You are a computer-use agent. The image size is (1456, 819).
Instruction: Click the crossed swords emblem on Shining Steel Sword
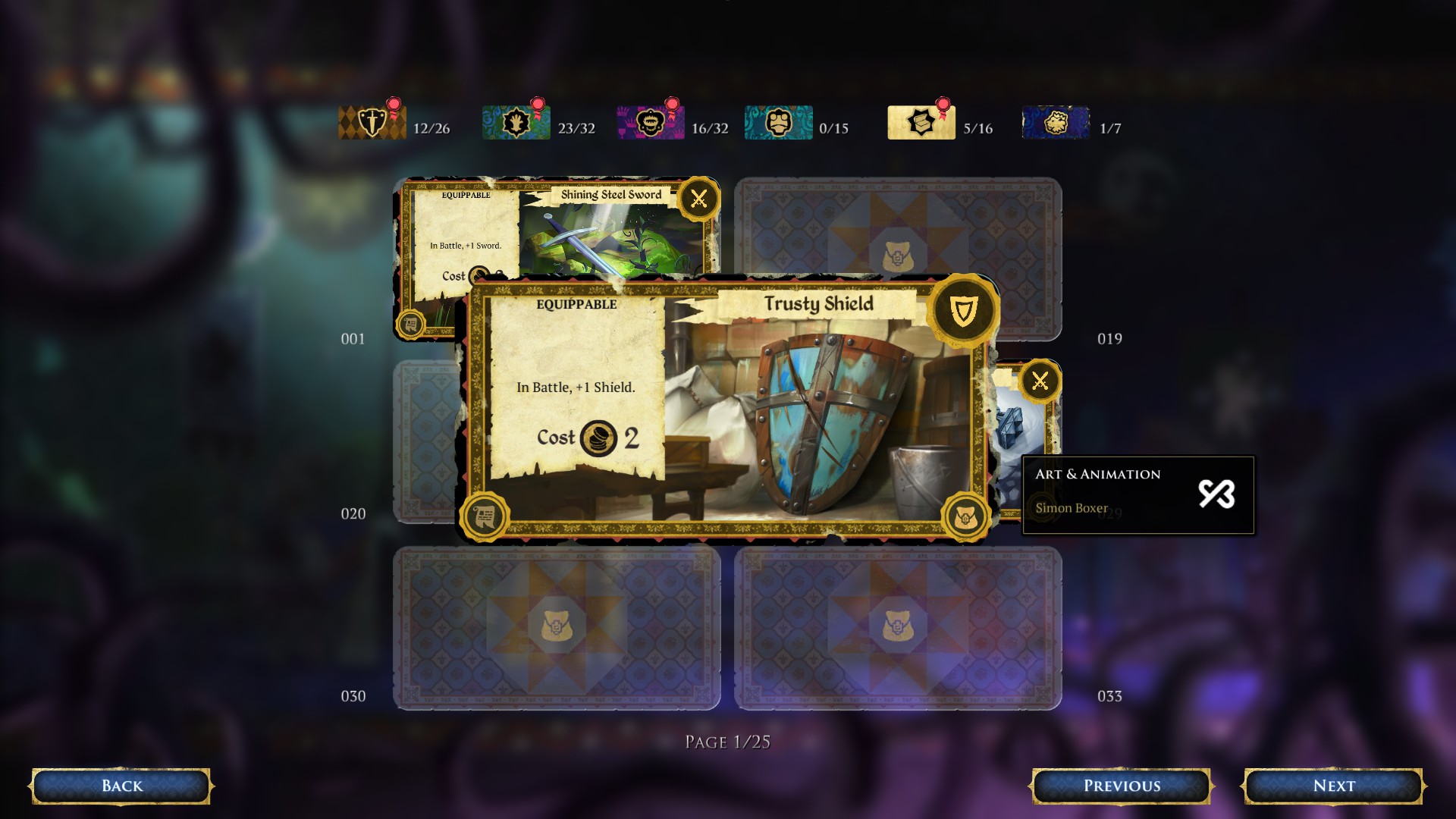pos(698,199)
